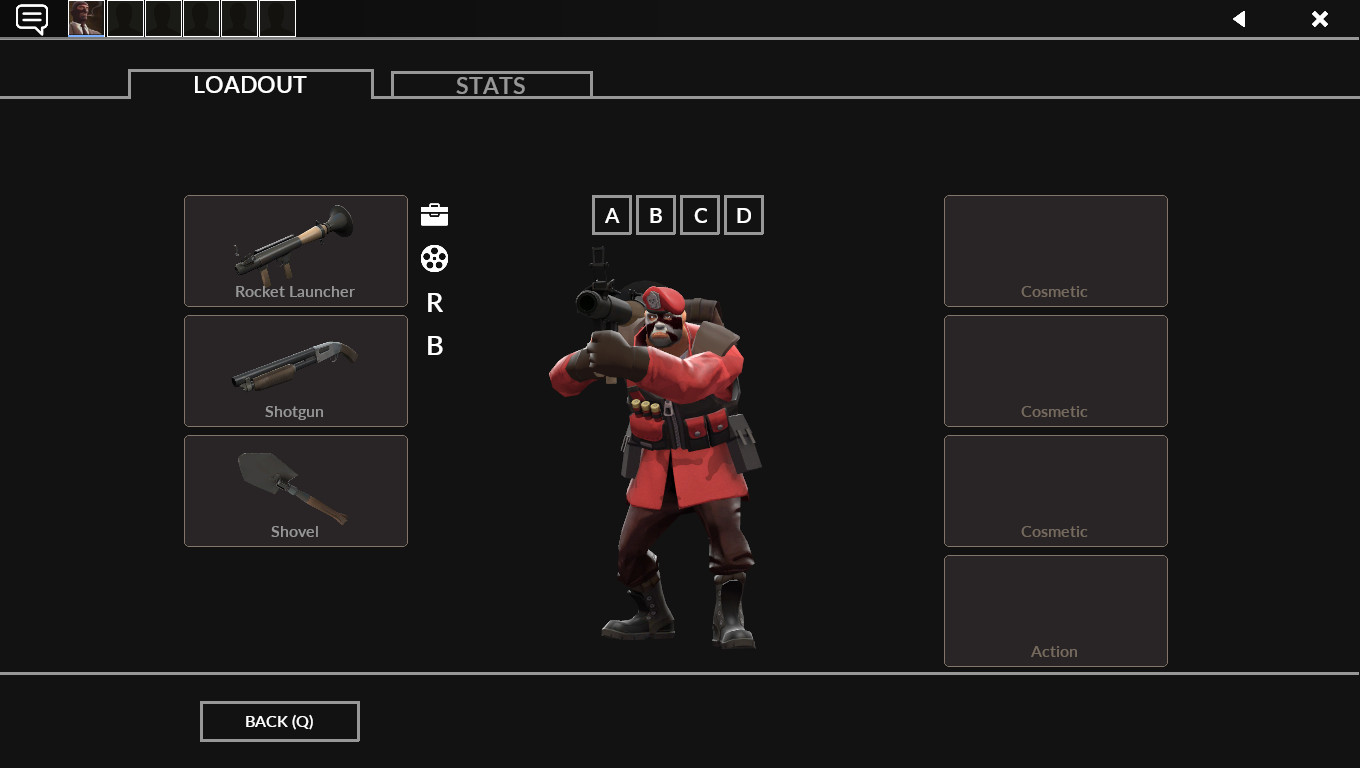The image size is (1360, 768).
Task: Click the film reel taunts icon
Action: coord(434,258)
